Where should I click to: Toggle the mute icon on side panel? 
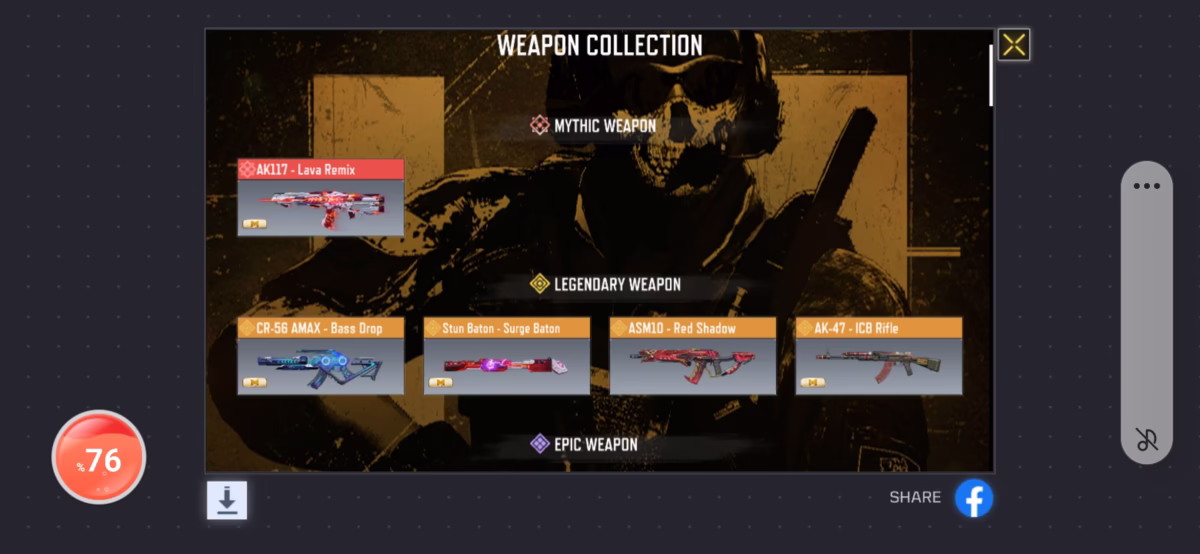(x=1146, y=439)
